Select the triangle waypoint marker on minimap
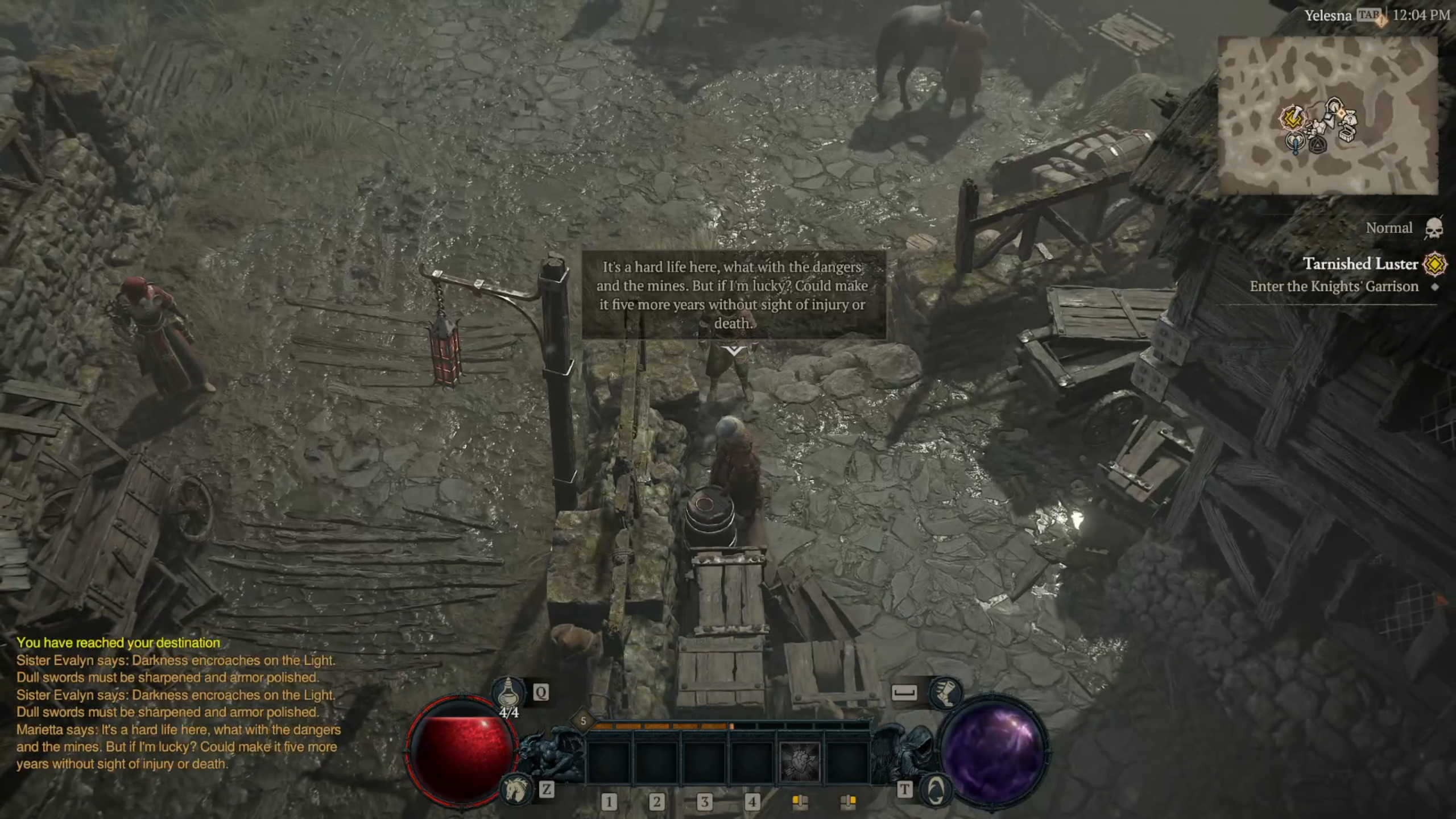The height and width of the screenshot is (819, 1456). click(x=1317, y=145)
